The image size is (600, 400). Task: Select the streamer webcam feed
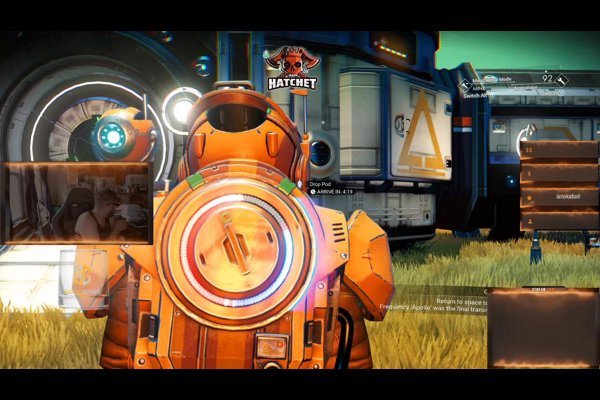[x=77, y=204]
